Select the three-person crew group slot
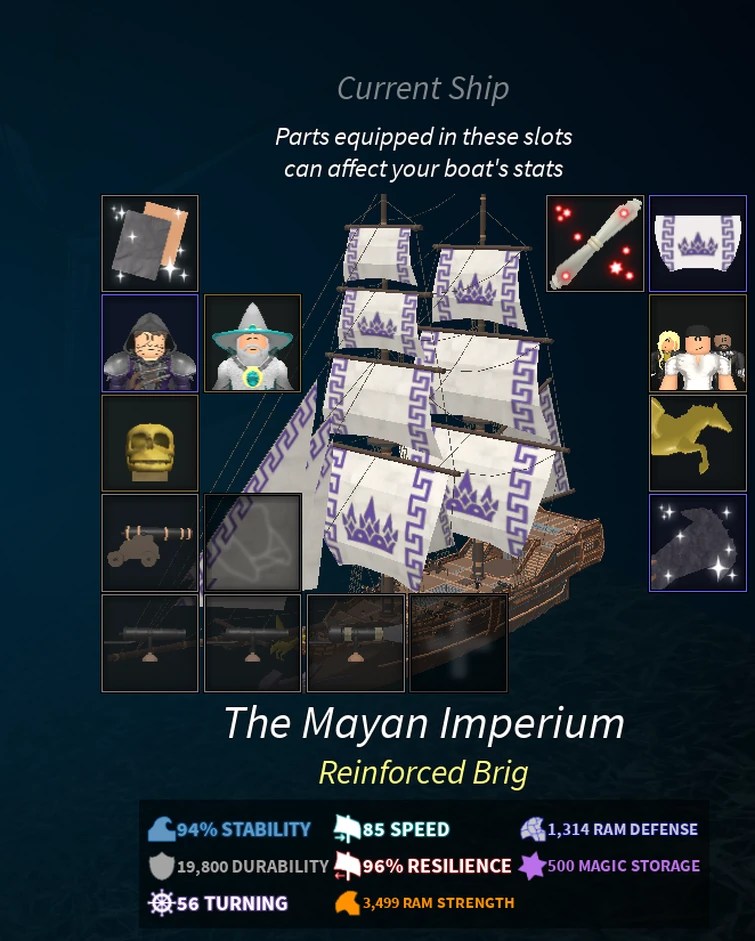 point(697,343)
